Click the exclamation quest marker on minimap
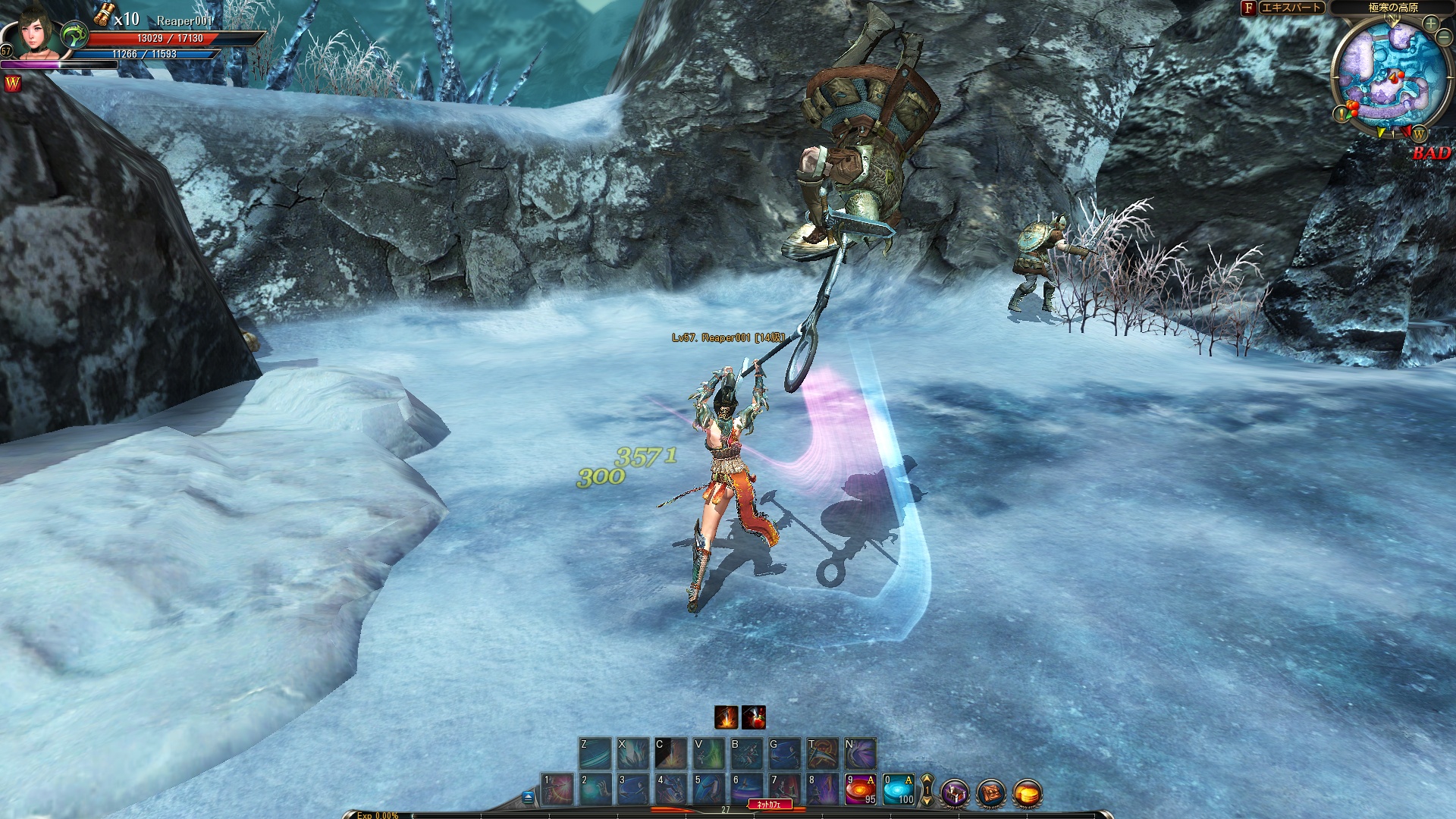Image resolution: width=1456 pixels, height=819 pixels. (1341, 115)
